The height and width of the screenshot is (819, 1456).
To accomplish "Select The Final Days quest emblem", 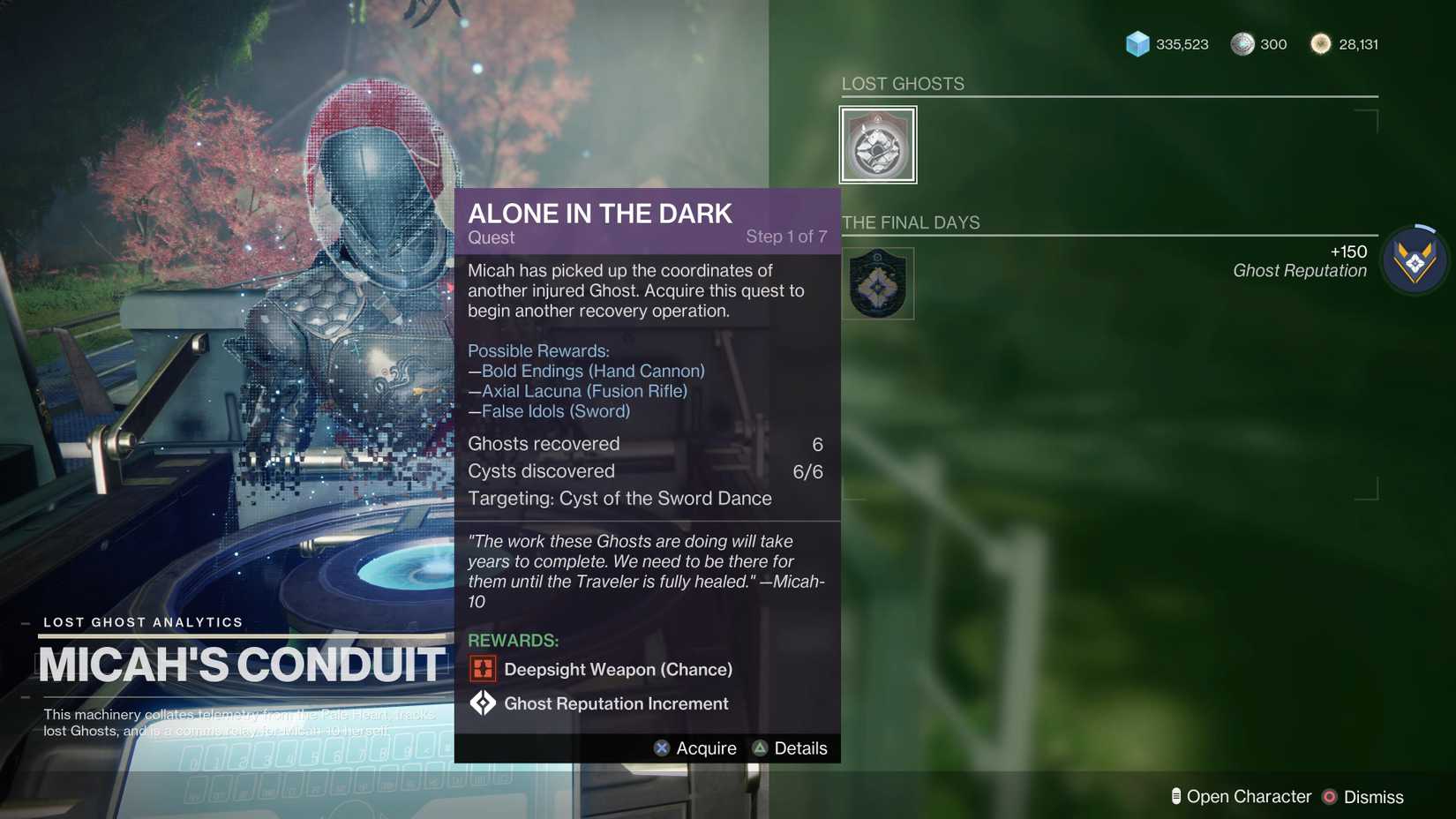I will pos(877,282).
